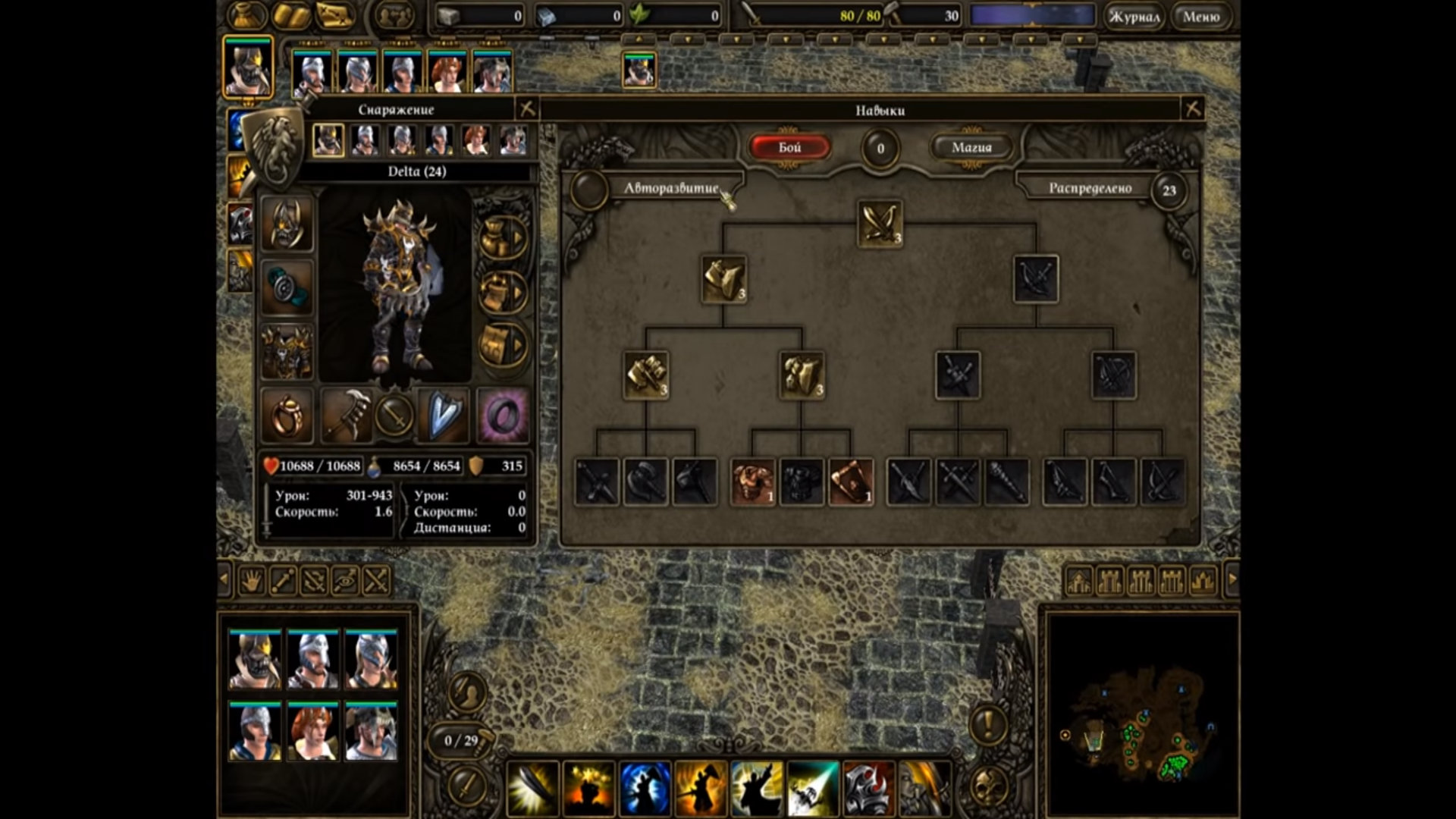Close the Навыки skills panel
This screenshot has width=1456, height=819.
click(1193, 109)
